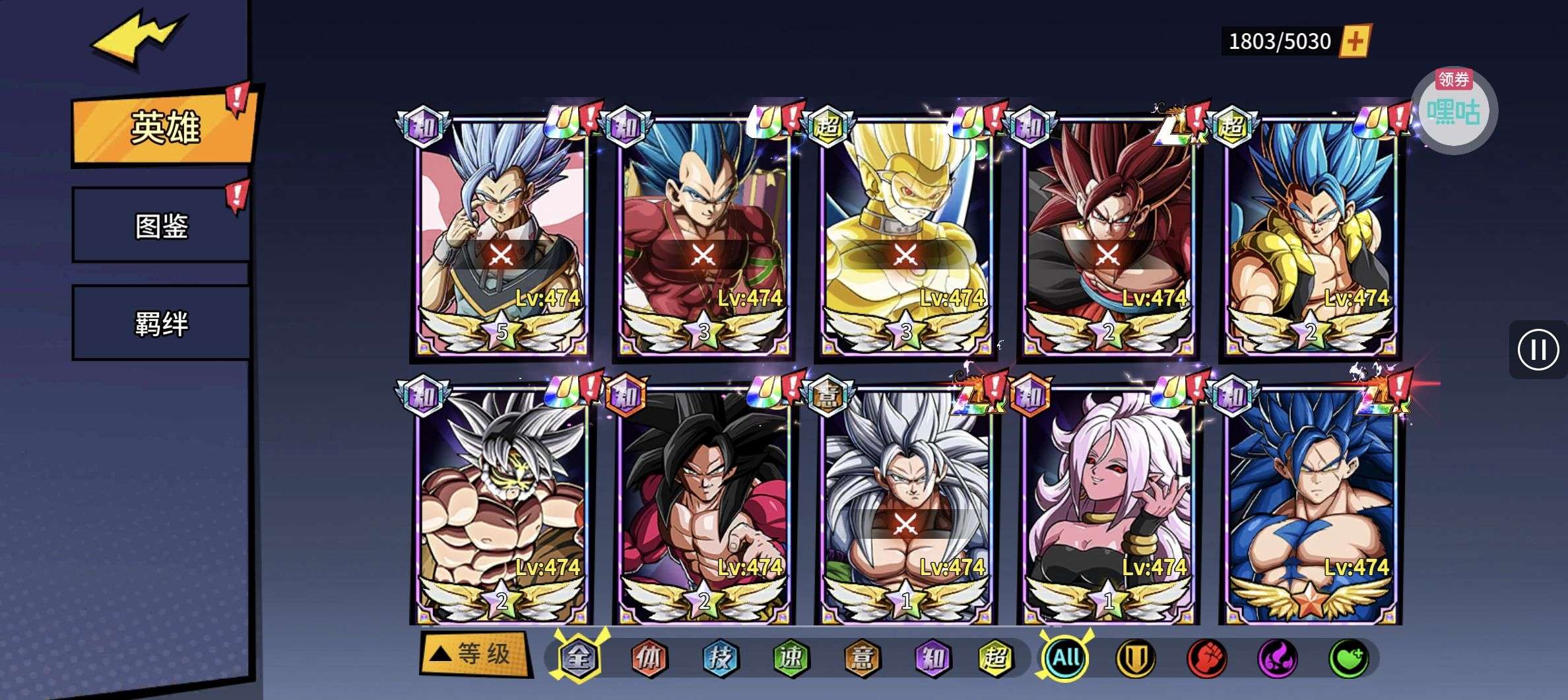Open the 图鉴 tab
The width and height of the screenshot is (1568, 700).
[161, 226]
